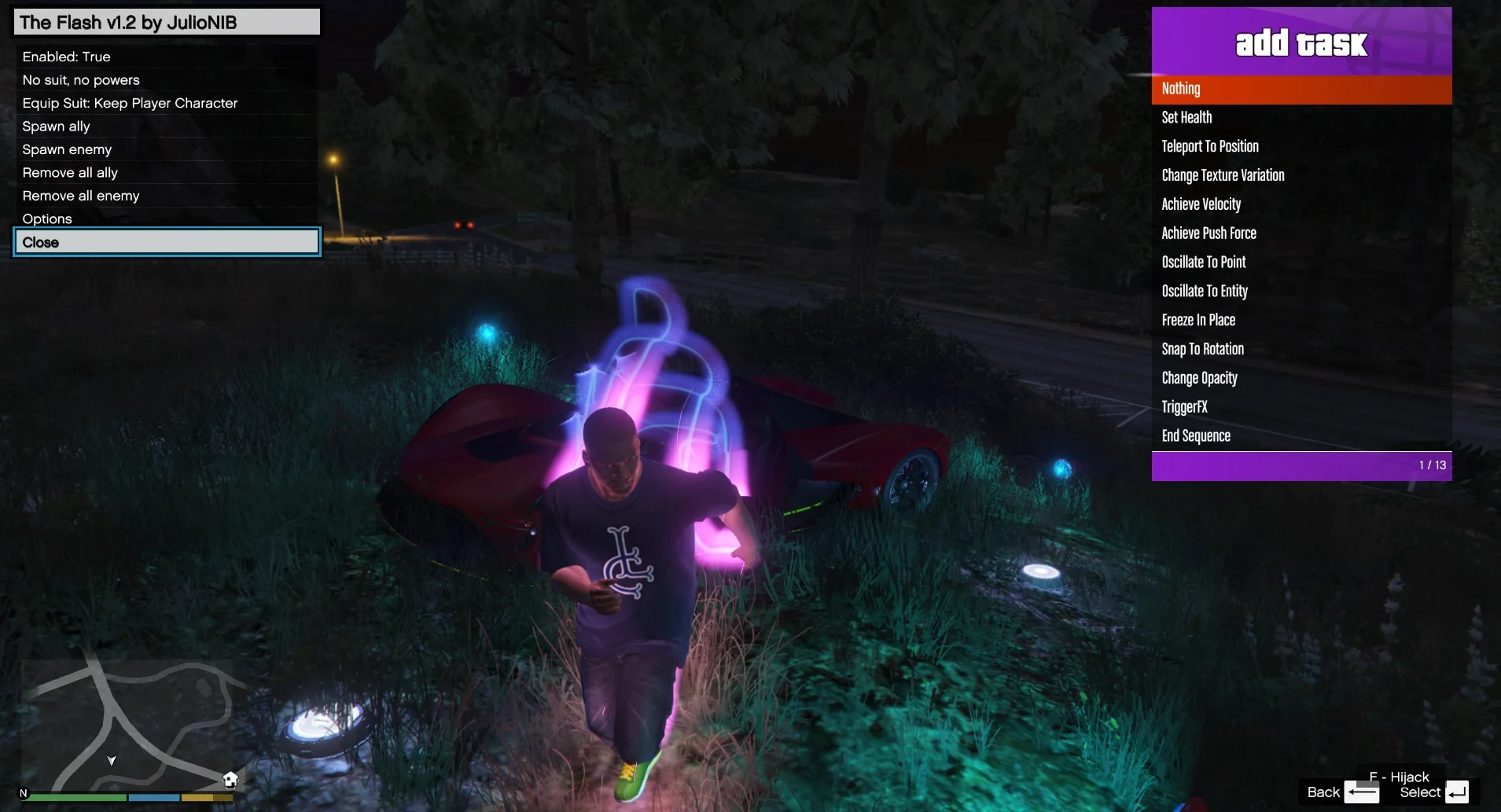
Task: Click the 1/13 page progress bar
Action: coord(1301,465)
